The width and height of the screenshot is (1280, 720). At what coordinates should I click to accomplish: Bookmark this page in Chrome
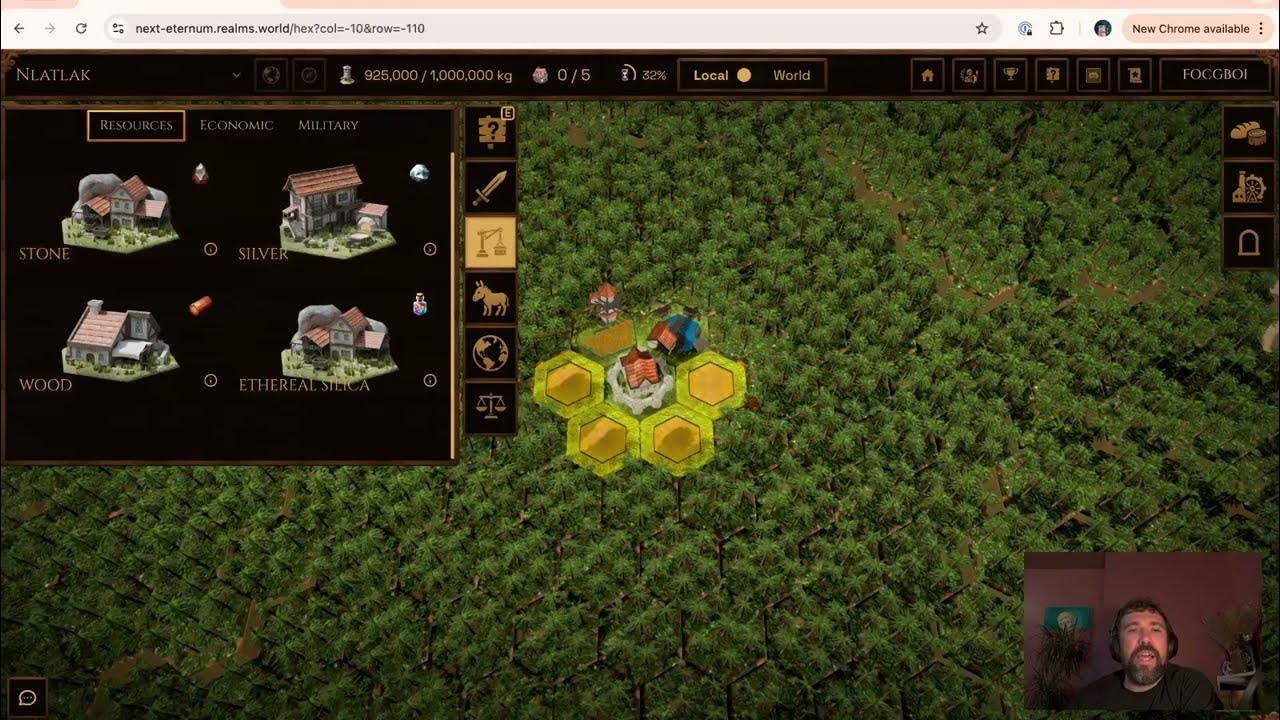(982, 29)
